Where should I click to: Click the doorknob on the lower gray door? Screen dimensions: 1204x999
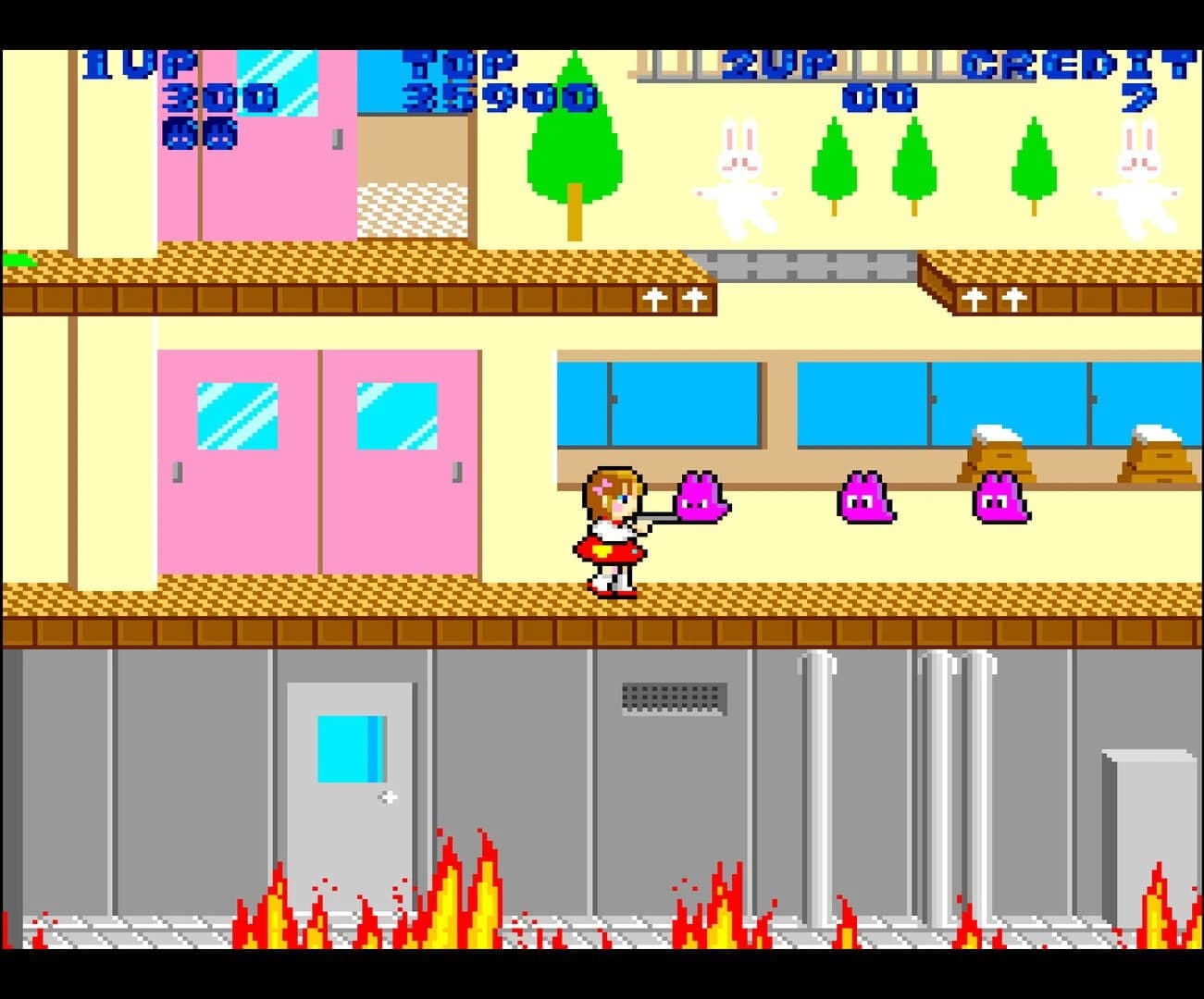390,795
